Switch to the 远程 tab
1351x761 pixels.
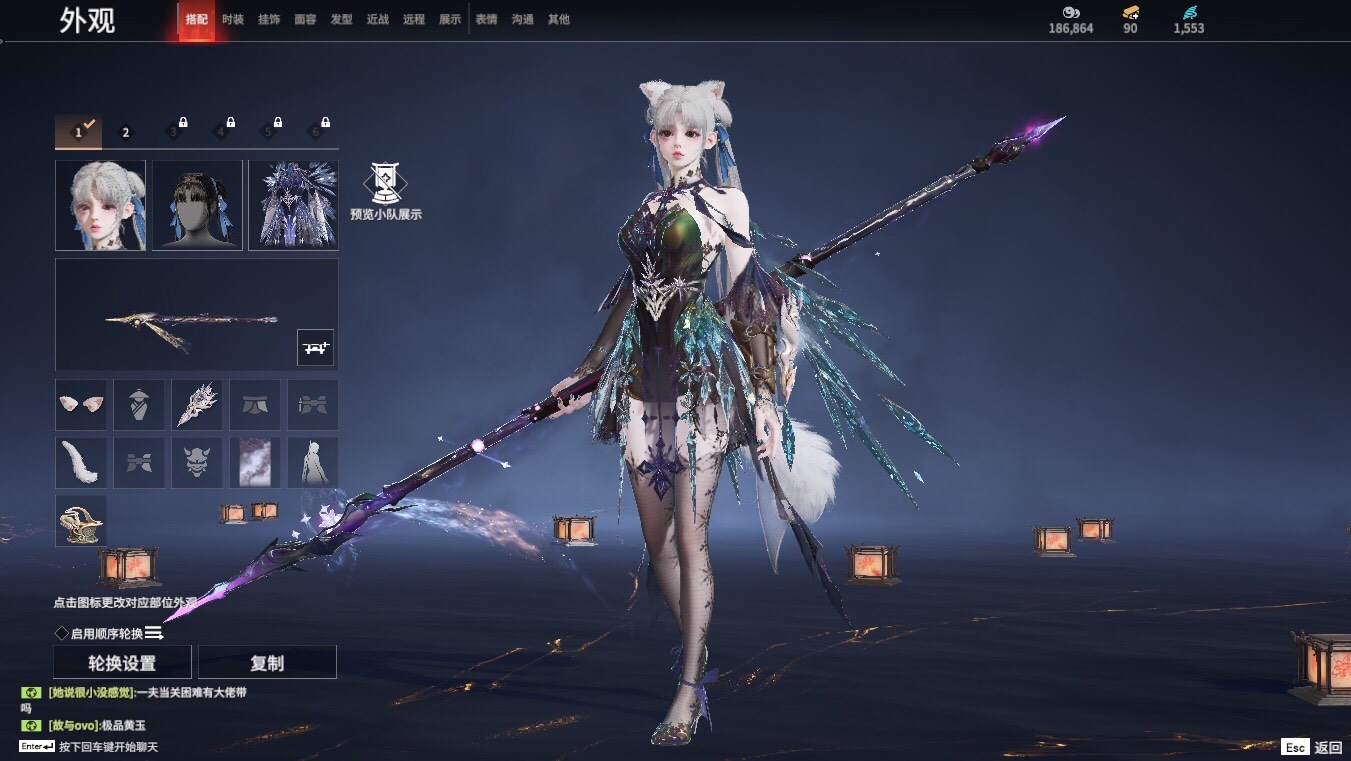click(x=413, y=19)
